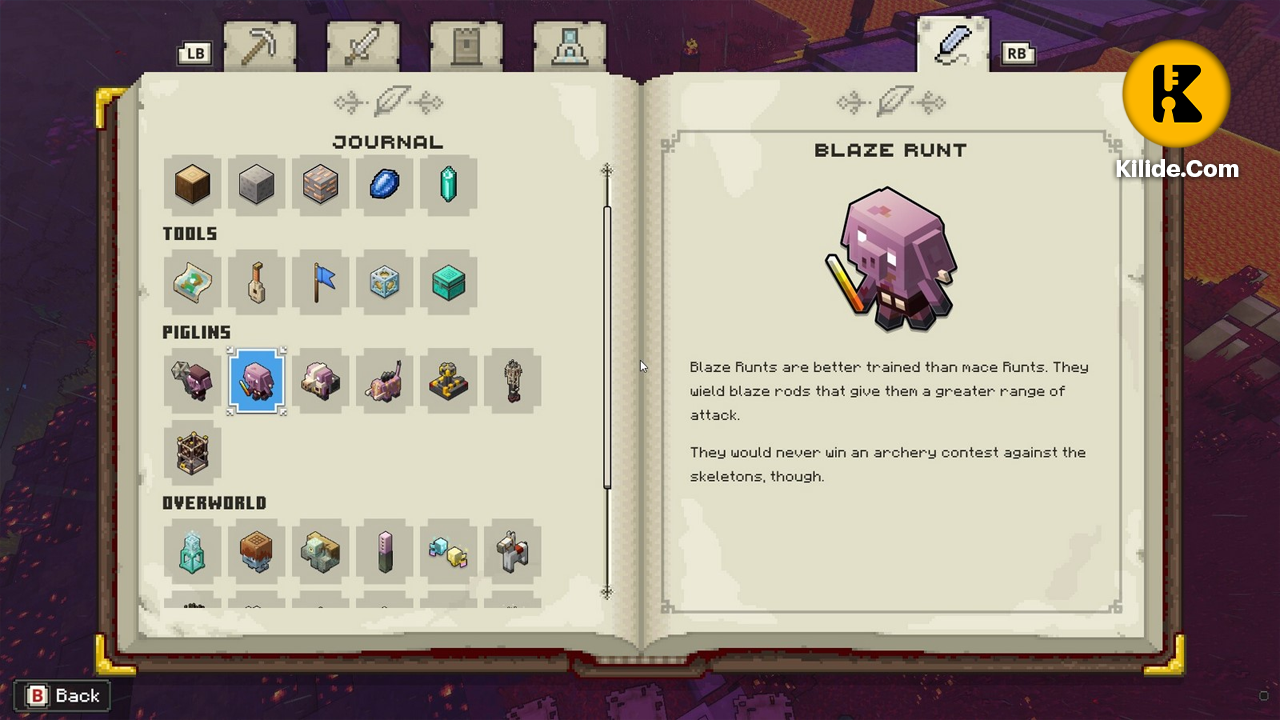Select the lute tool entry
1280x720 pixels.
click(x=256, y=283)
